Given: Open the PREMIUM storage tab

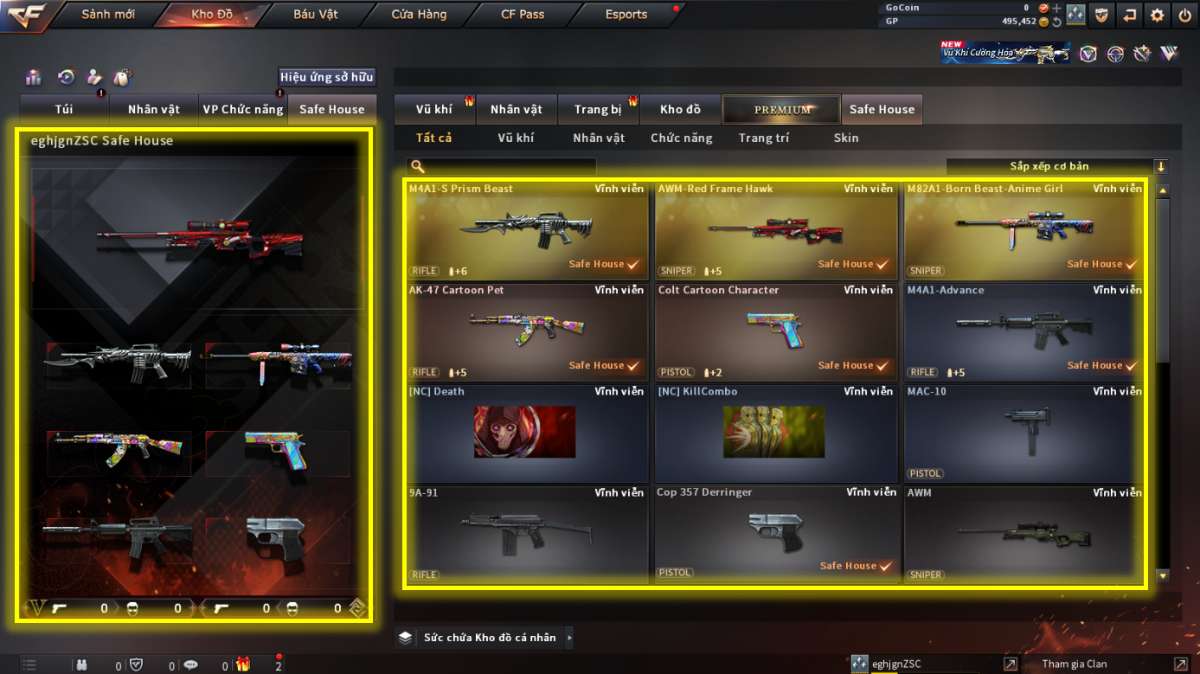Looking at the screenshot, I should [x=782, y=110].
